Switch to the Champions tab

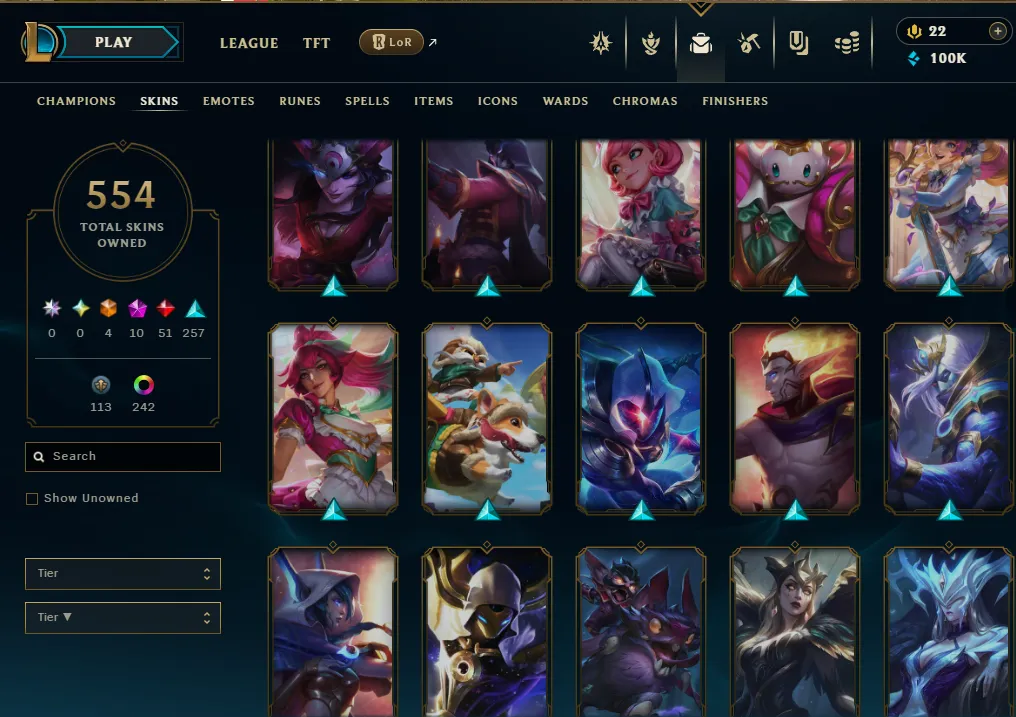76,101
